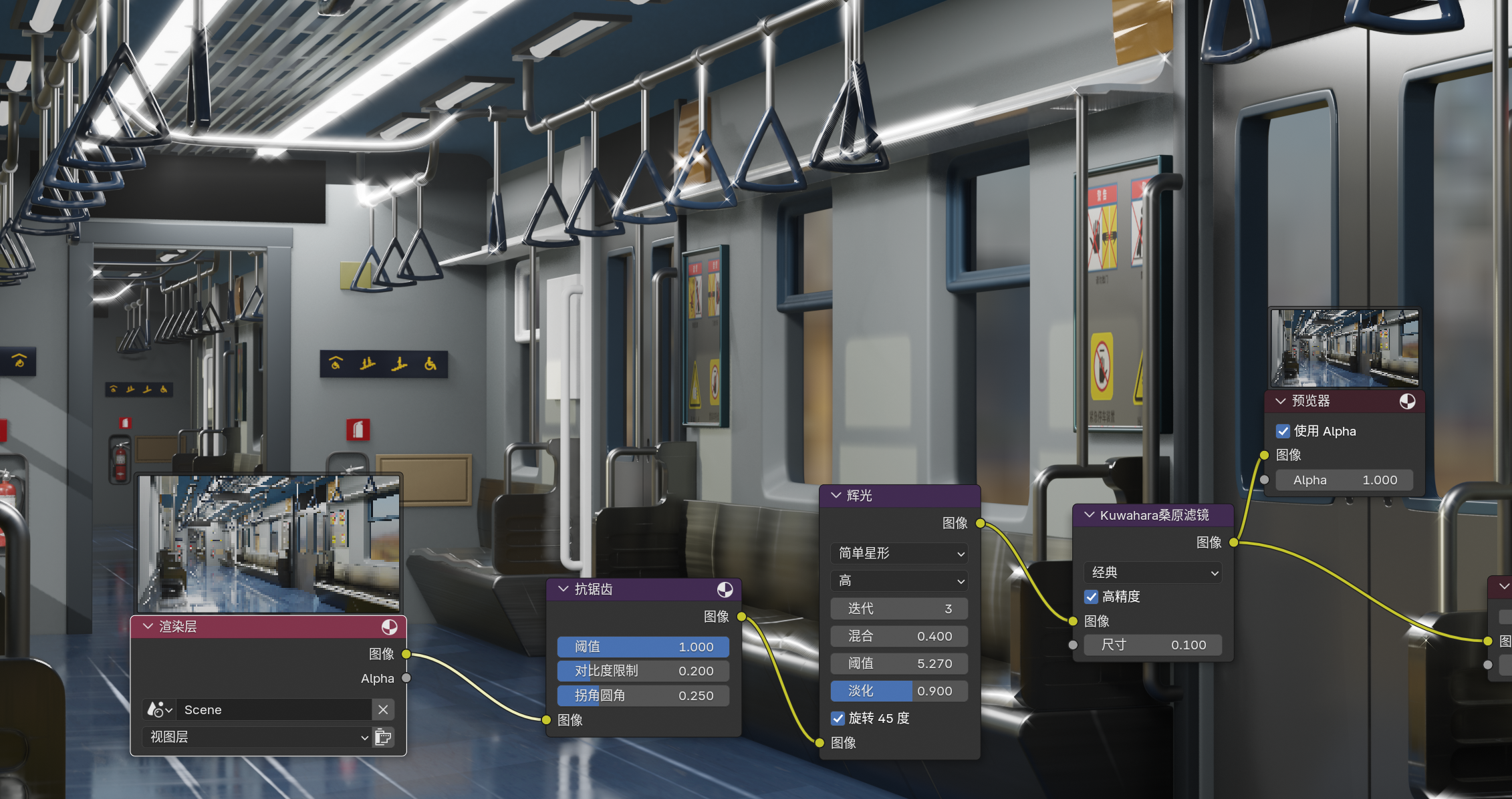The width and height of the screenshot is (1512, 799).
Task: Collapse the 辉光 glare node
Action: pyautogui.click(x=836, y=496)
